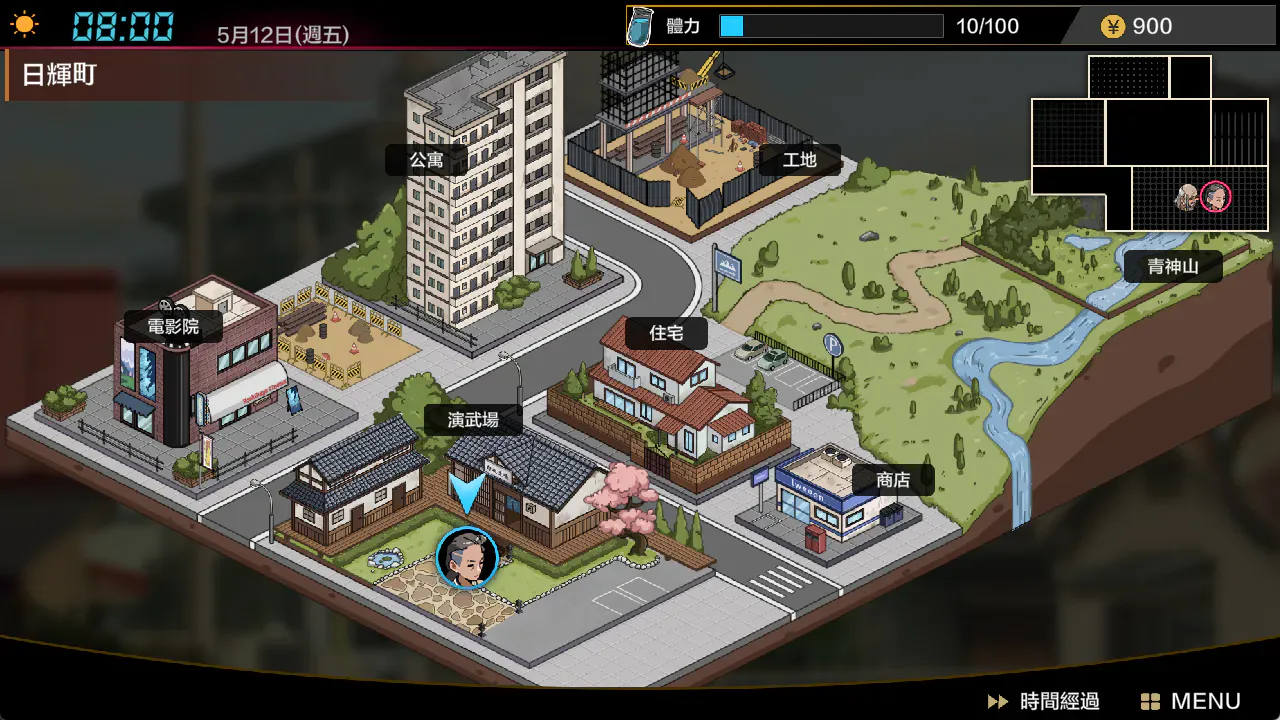Screen dimensions: 1280x720
Task: Choose the 電影院 cinema location label
Action: (173, 327)
